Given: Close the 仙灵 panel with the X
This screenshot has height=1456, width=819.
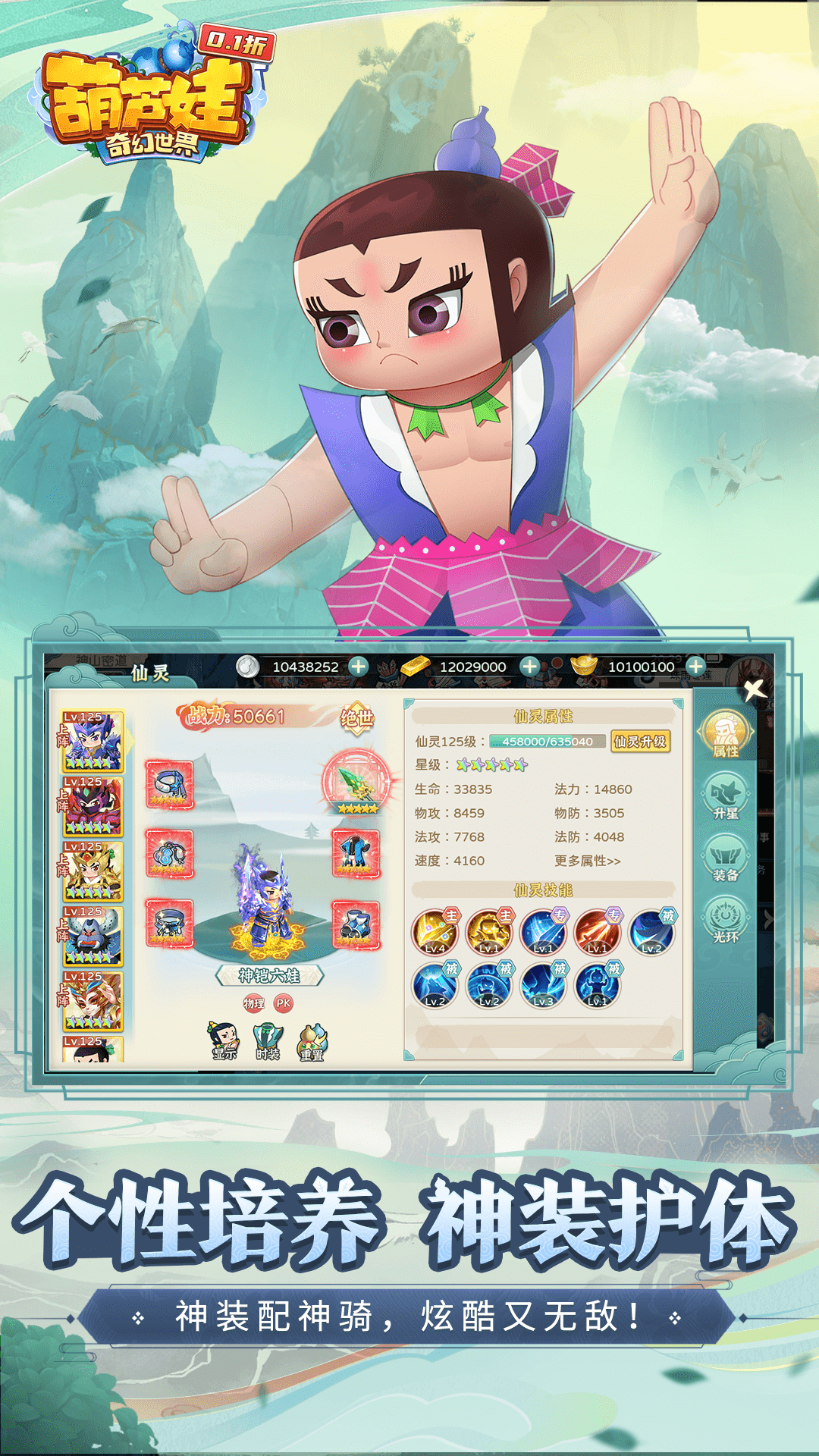Looking at the screenshot, I should click(x=754, y=689).
